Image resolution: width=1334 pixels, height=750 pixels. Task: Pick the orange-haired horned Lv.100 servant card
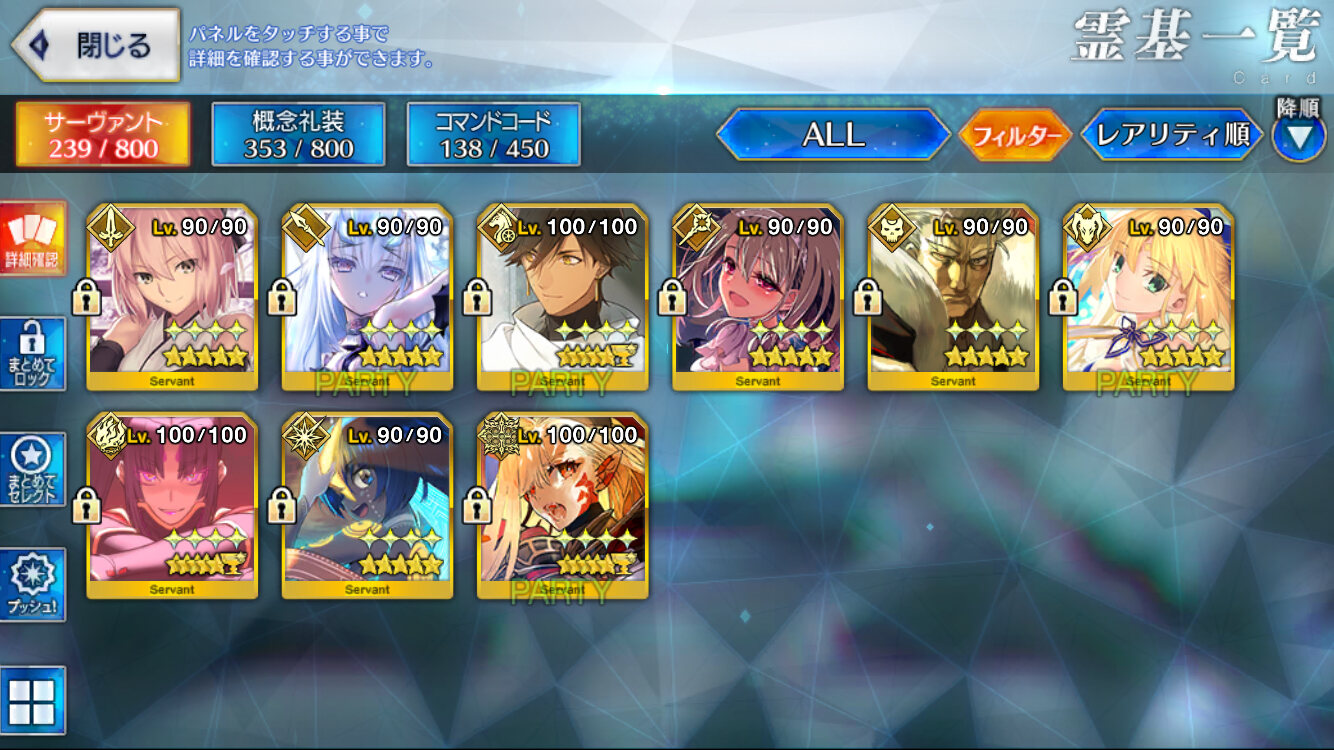562,506
